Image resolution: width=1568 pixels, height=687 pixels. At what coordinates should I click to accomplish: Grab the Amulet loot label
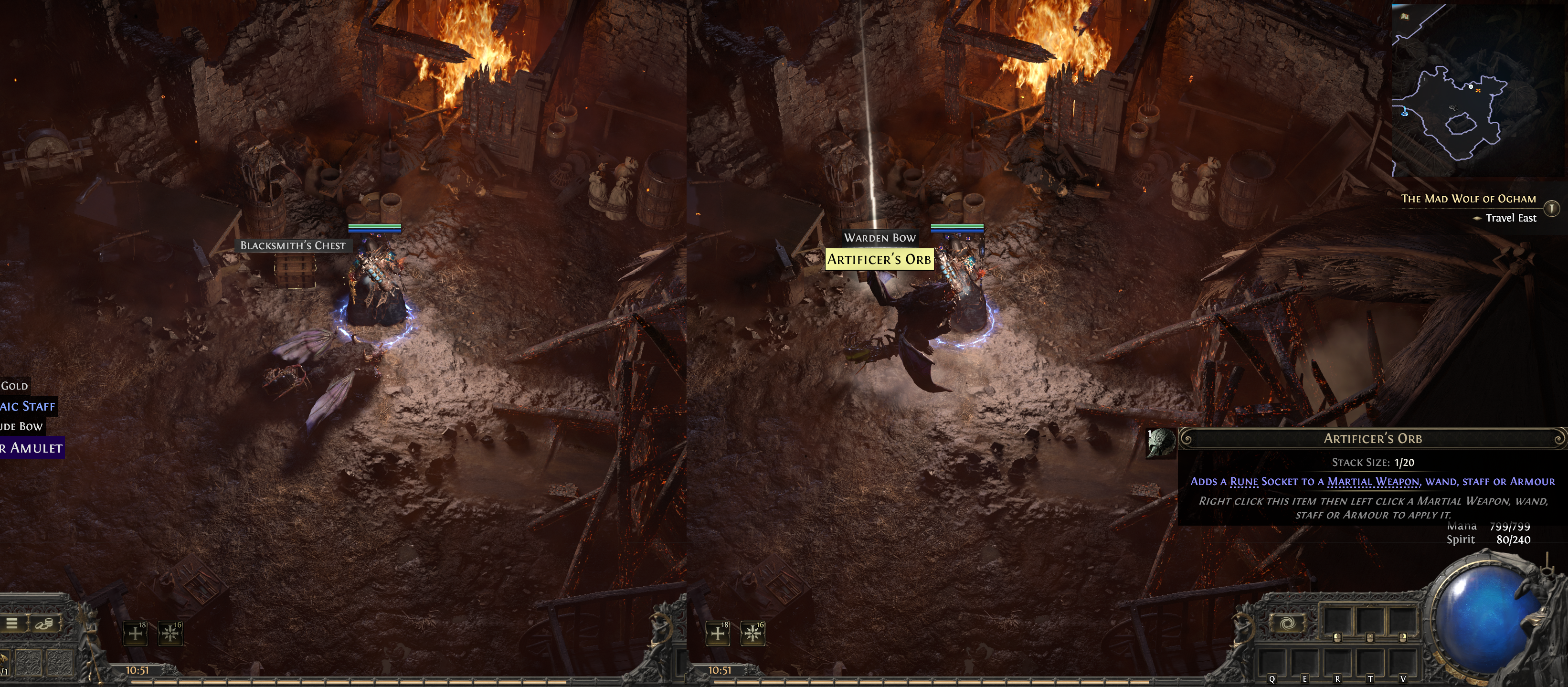pos(31,448)
